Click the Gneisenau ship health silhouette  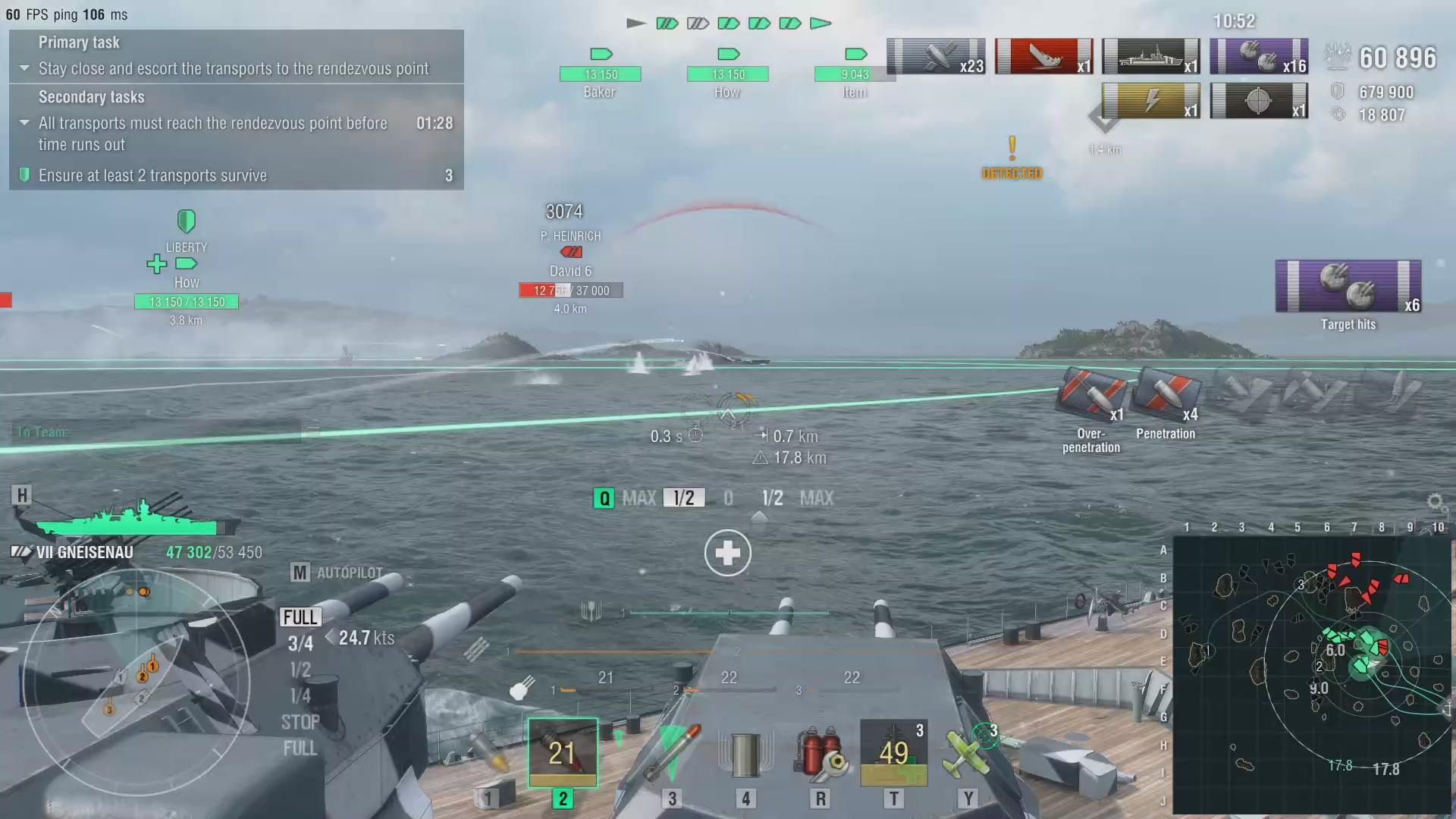pyautogui.click(x=127, y=520)
